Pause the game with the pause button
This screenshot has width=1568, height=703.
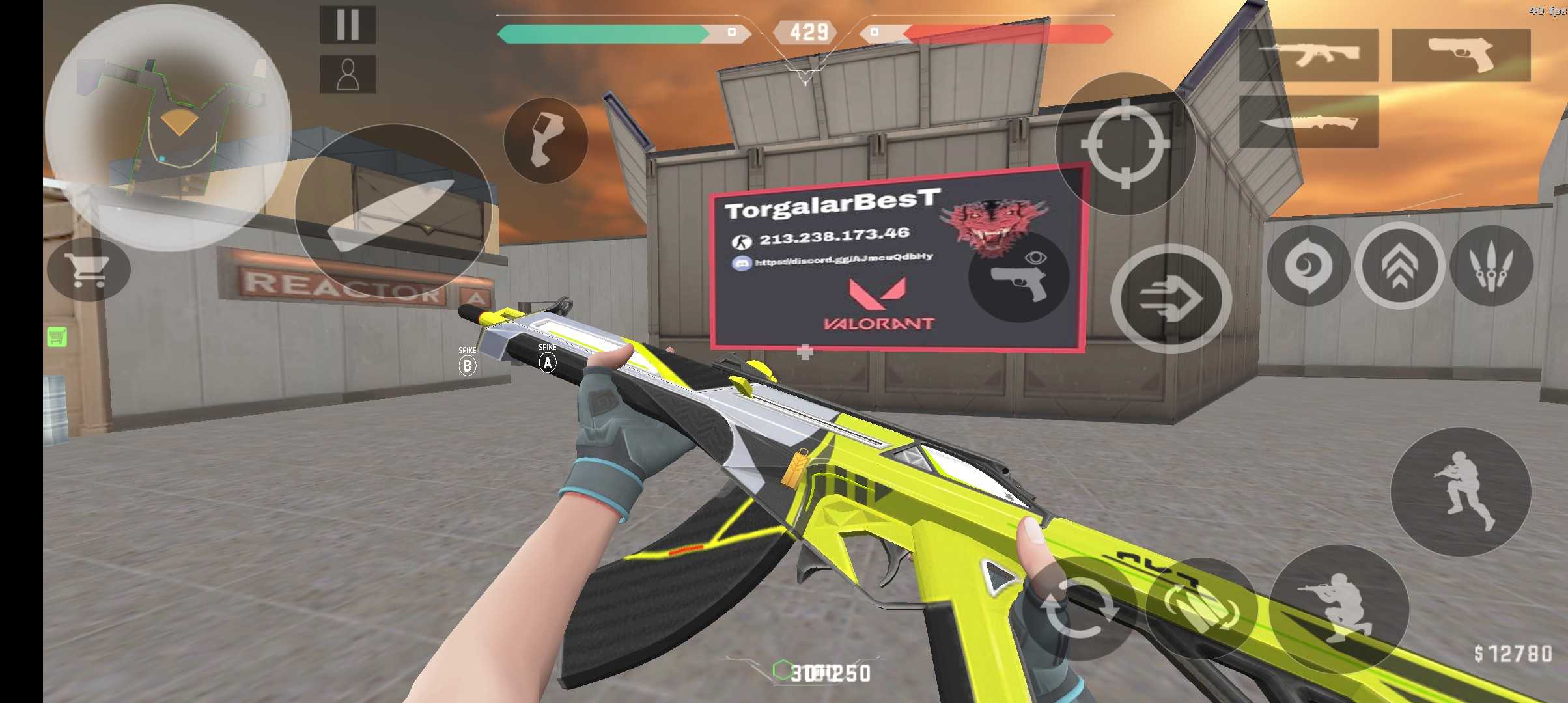(348, 25)
